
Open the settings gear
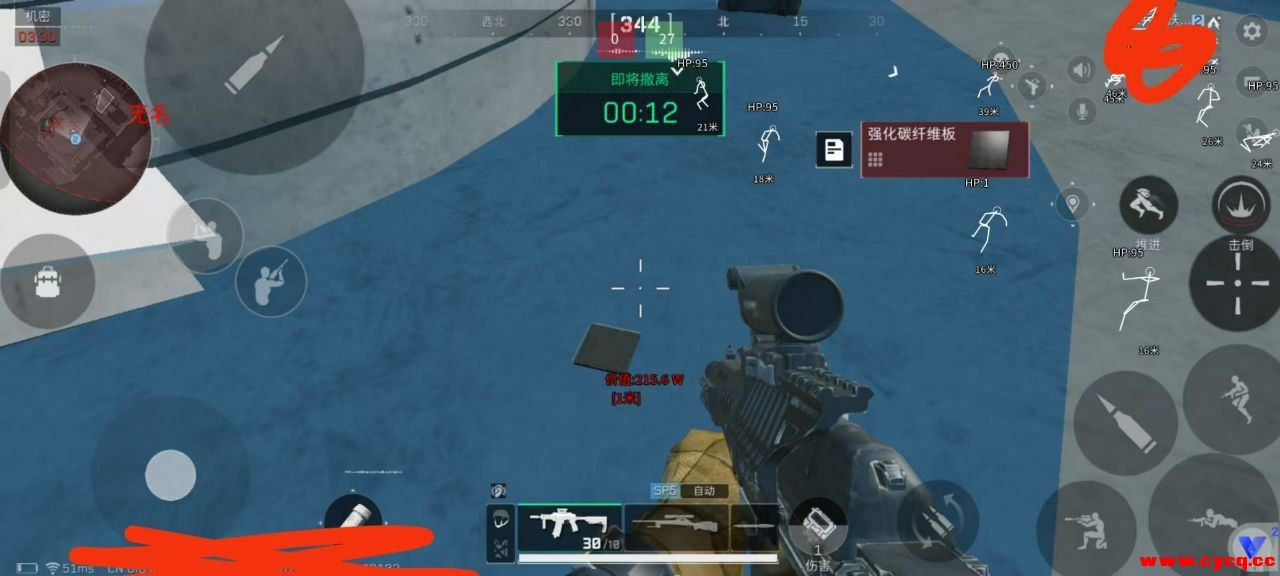click(1251, 31)
